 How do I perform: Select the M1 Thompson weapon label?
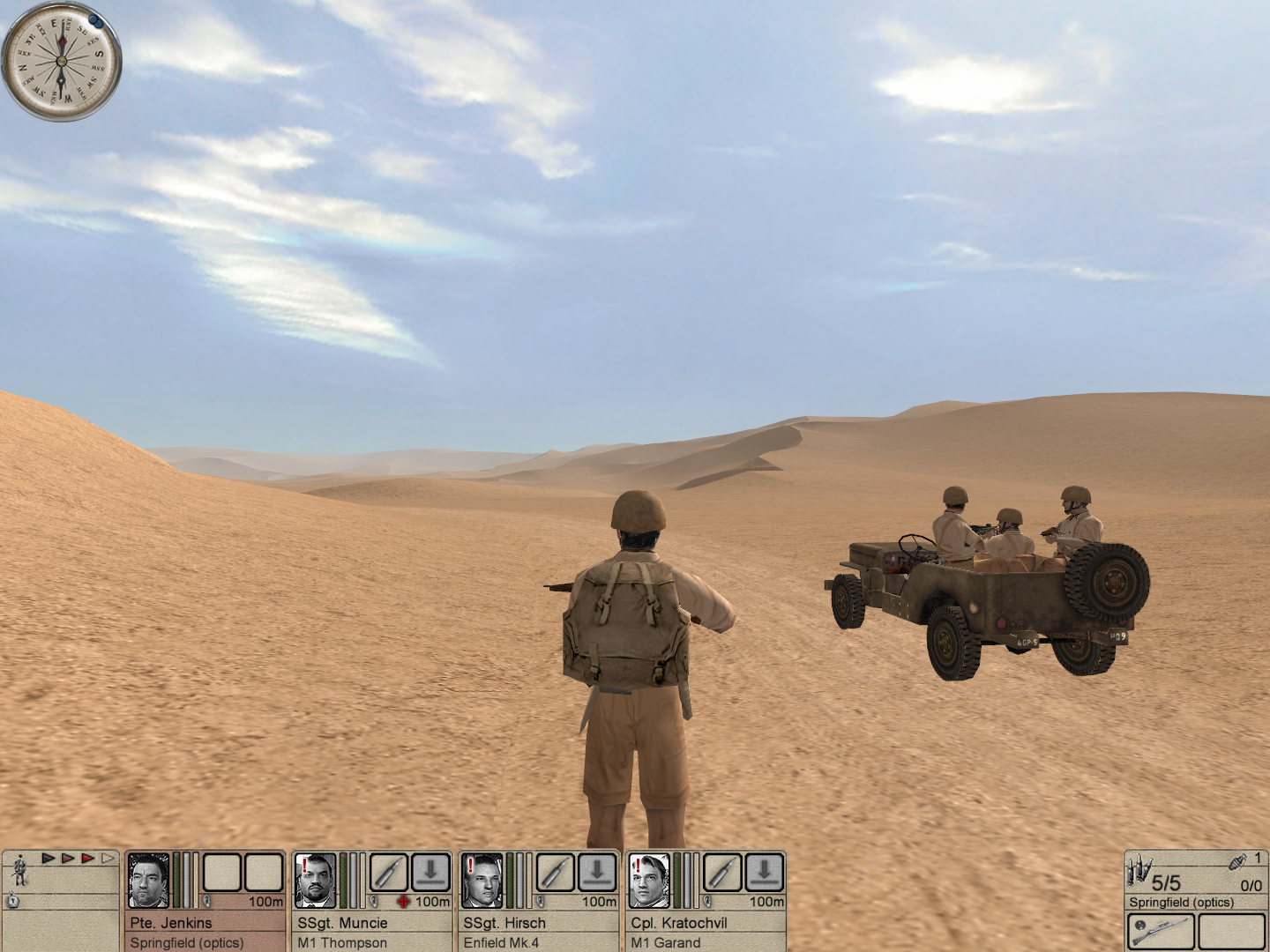click(342, 942)
